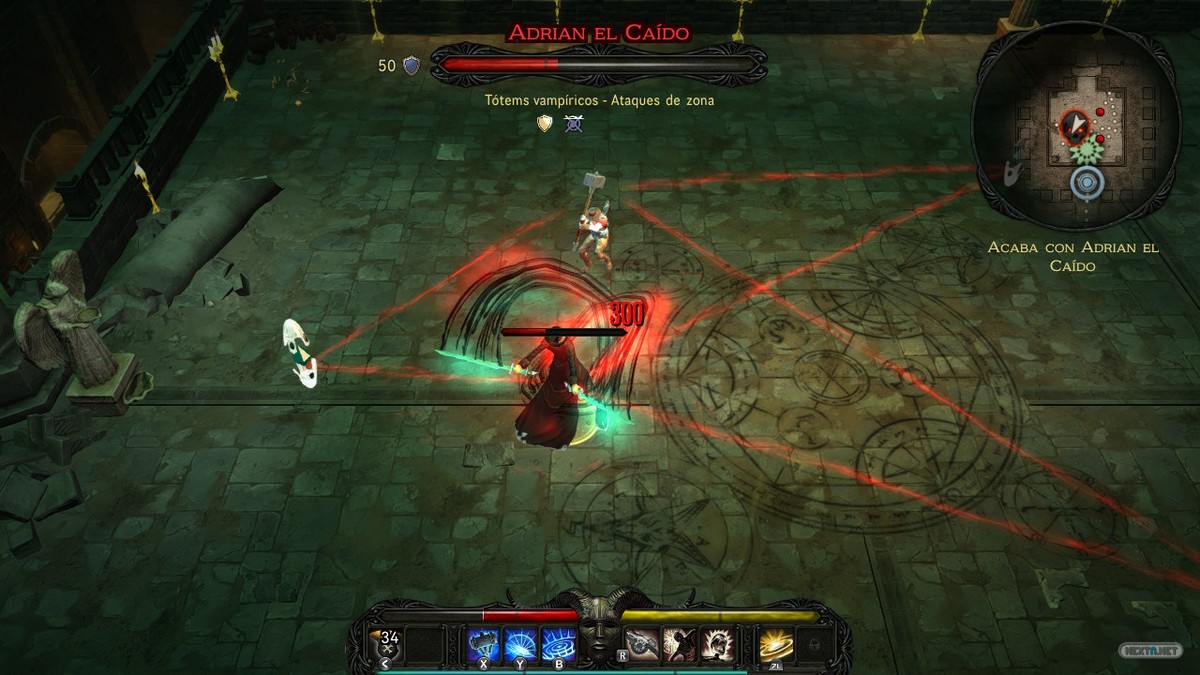The width and height of the screenshot is (1200, 675).
Task: Activate the blue hammer smash skill
Action: [x=484, y=644]
